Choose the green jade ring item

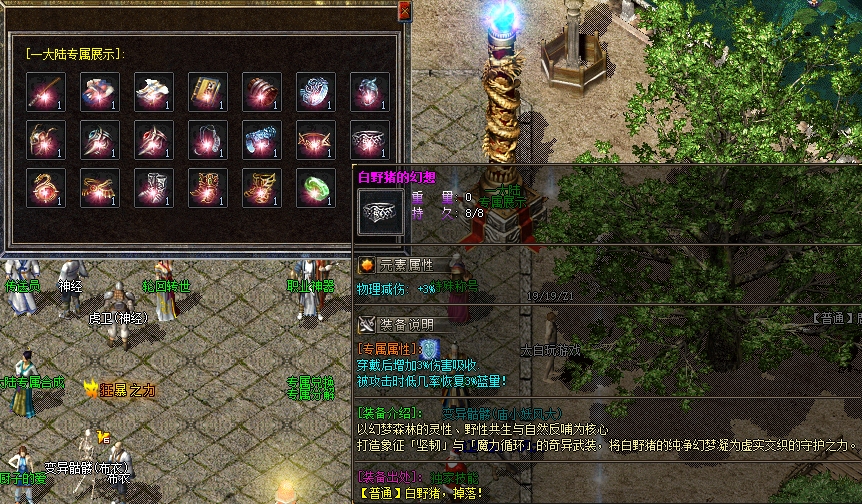pos(316,187)
